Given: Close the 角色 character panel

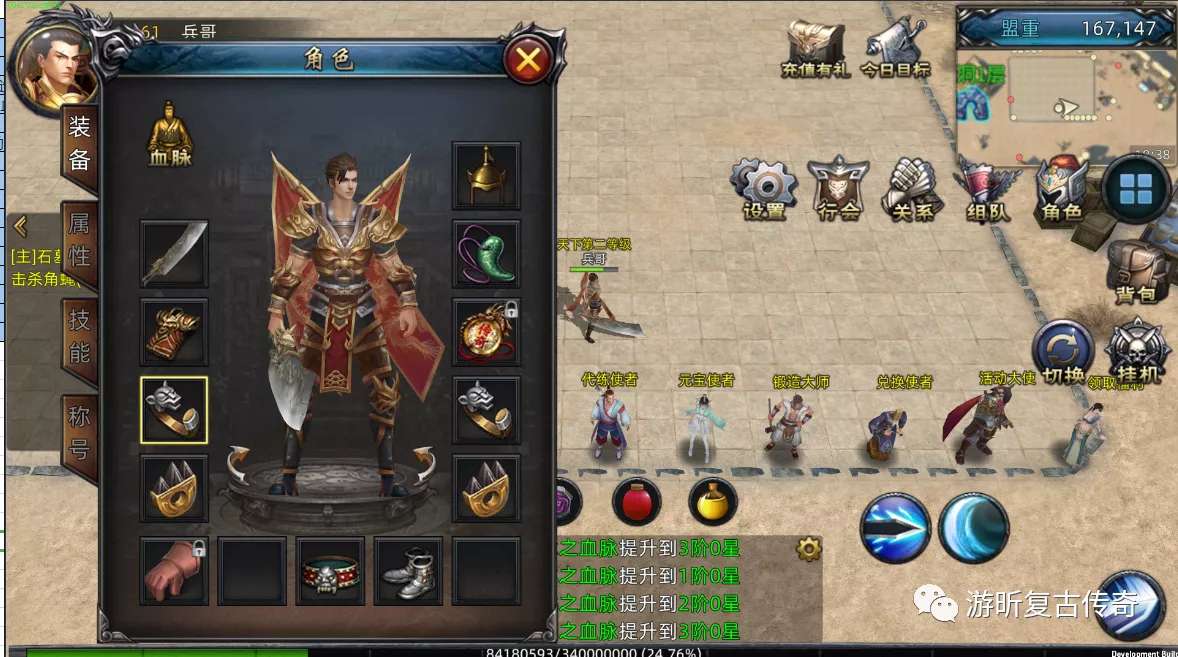Looking at the screenshot, I should 528,63.
